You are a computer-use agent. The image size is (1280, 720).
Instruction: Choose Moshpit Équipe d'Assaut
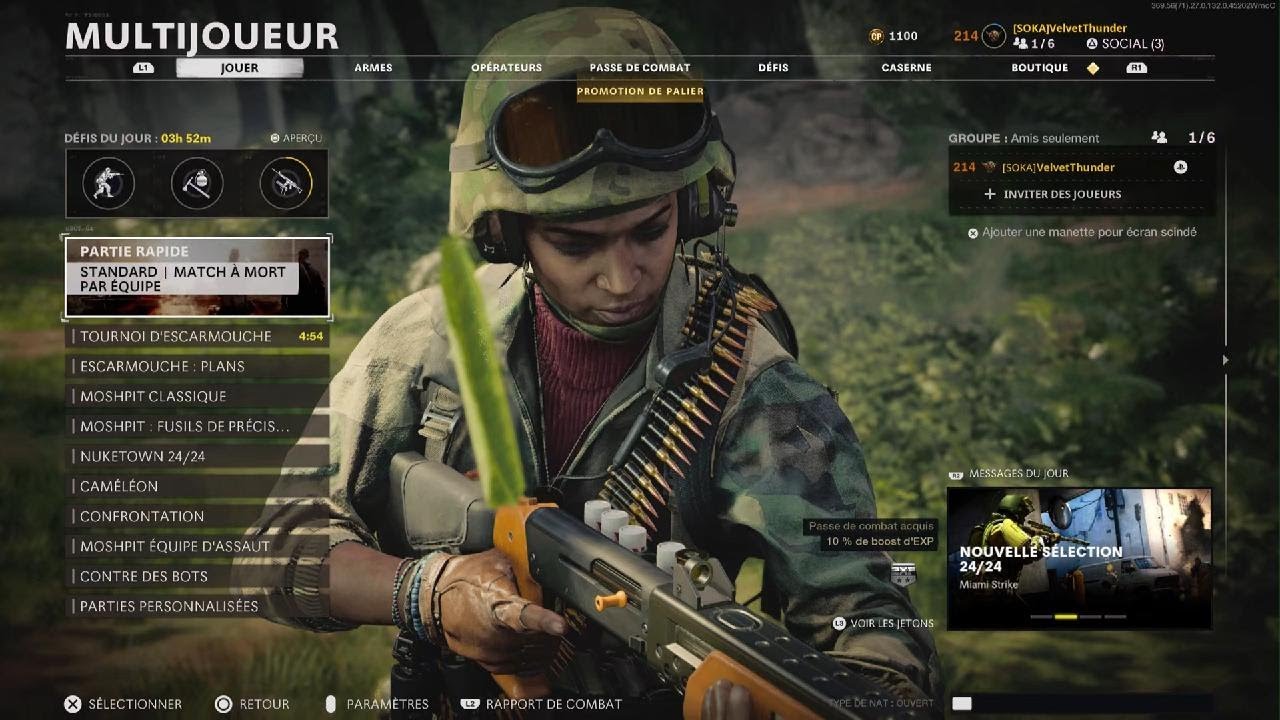[x=197, y=546]
